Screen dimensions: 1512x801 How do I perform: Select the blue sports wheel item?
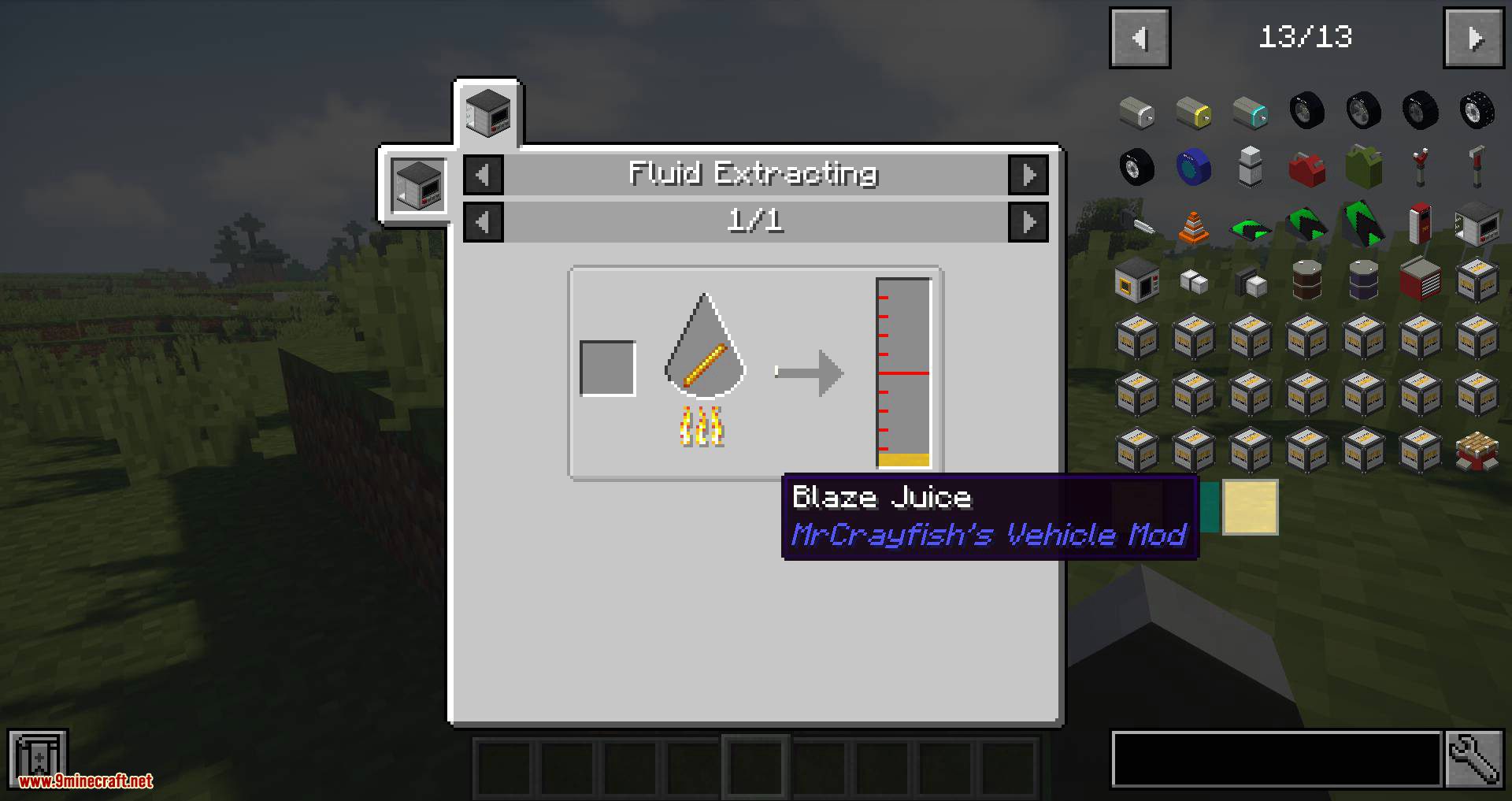point(1194,169)
